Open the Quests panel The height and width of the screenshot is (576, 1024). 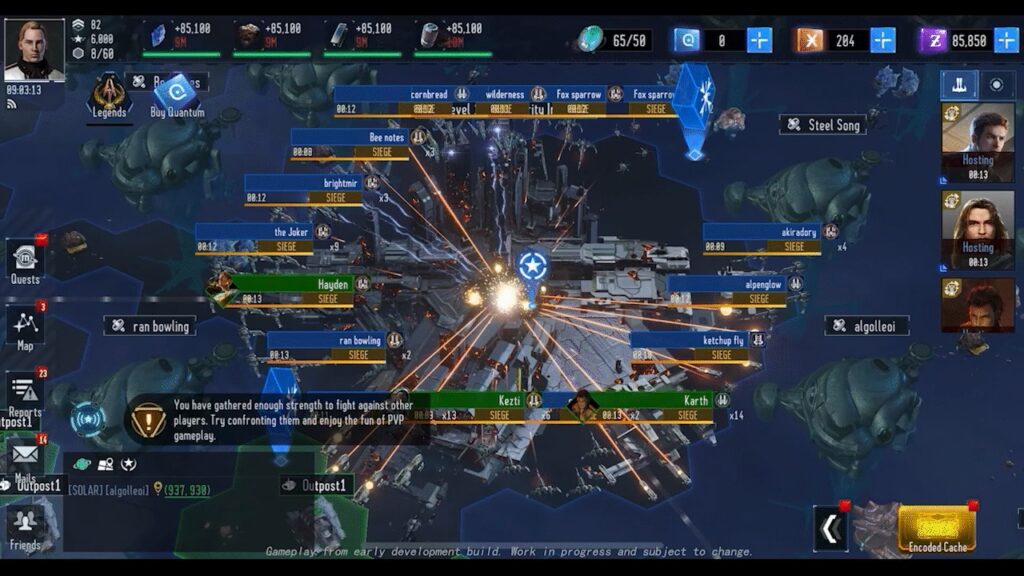coord(25,262)
